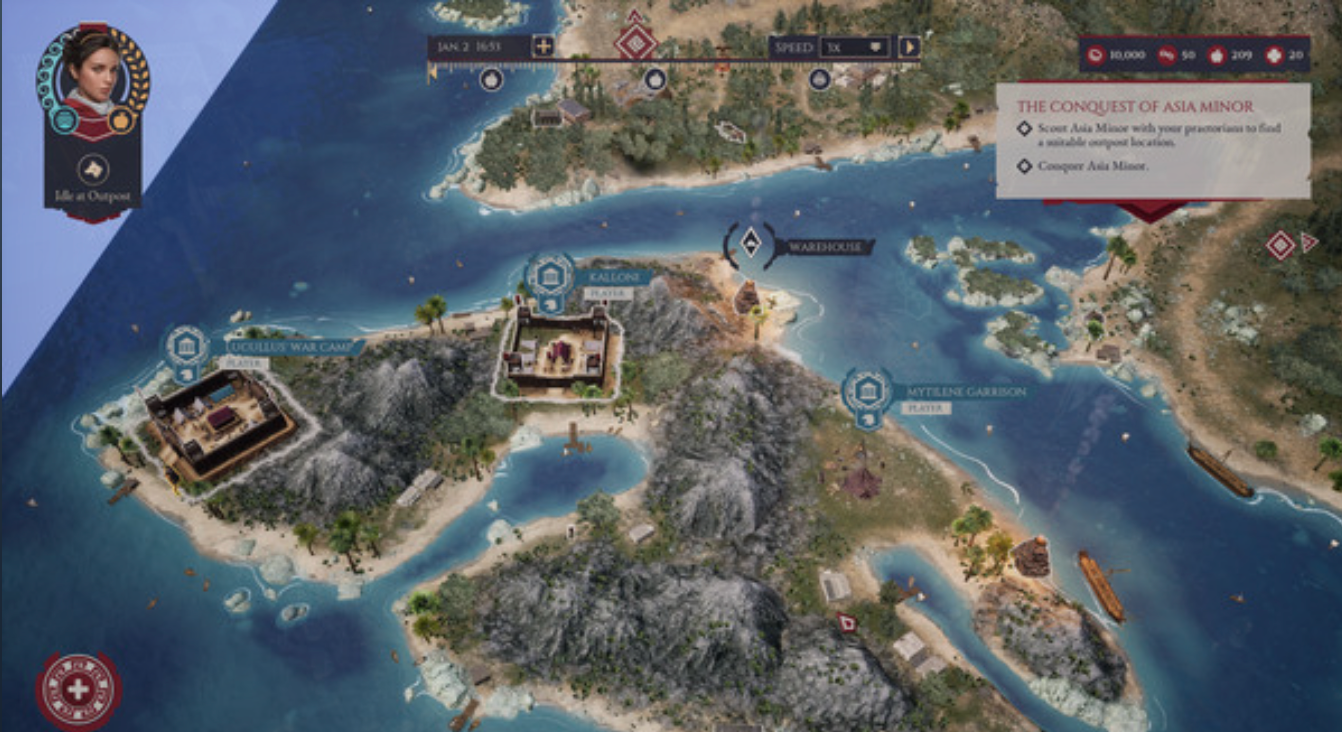Select the heroine portrait in the corner
The image size is (1342, 732).
pos(91,70)
